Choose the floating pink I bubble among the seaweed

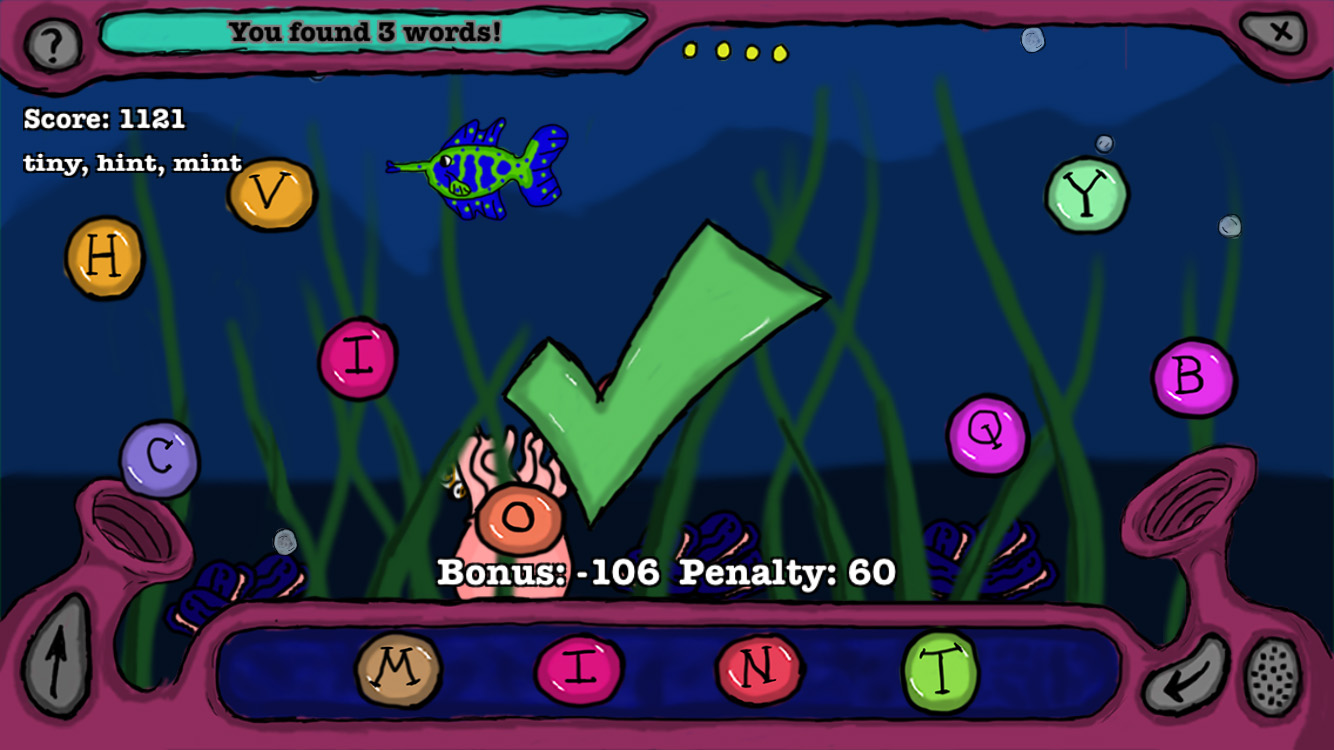pos(357,358)
